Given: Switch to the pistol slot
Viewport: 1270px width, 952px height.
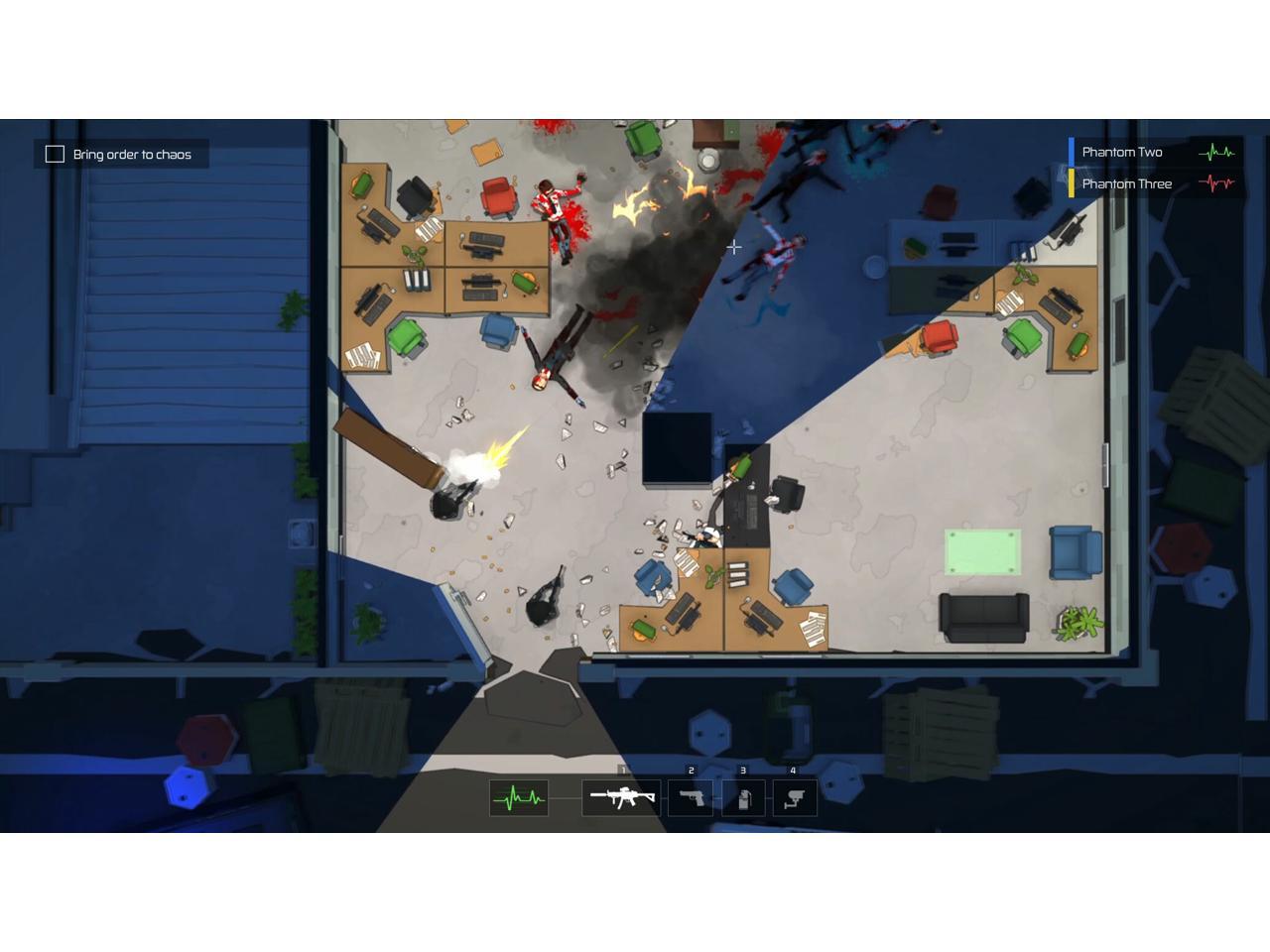Looking at the screenshot, I should pos(691,797).
